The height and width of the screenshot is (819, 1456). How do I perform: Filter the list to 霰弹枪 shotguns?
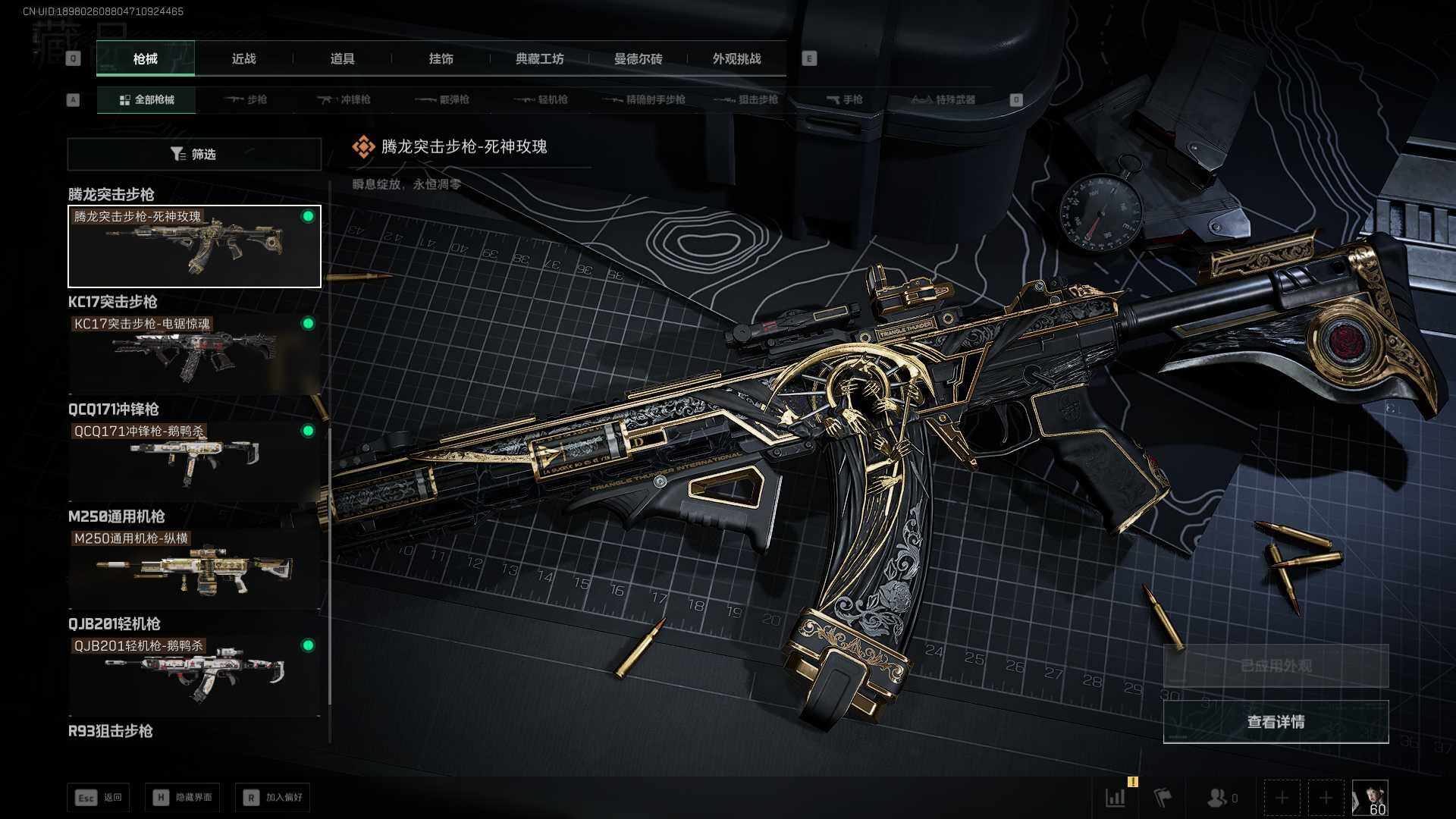coord(443,99)
